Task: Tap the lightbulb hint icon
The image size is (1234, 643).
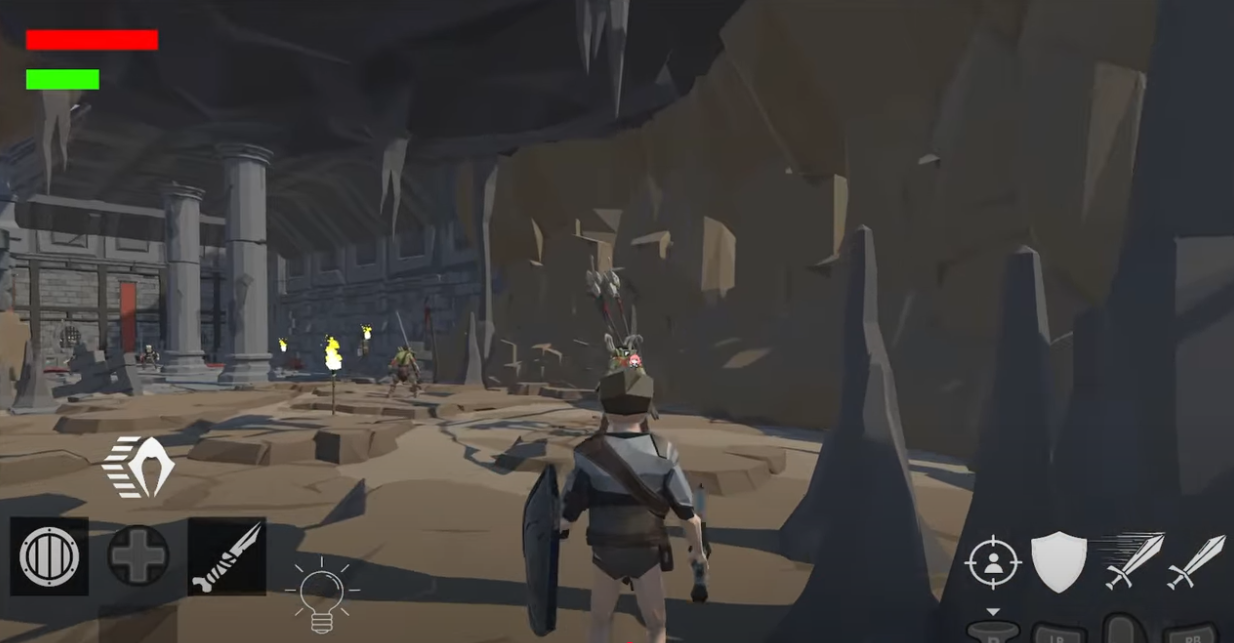Action: point(321,594)
